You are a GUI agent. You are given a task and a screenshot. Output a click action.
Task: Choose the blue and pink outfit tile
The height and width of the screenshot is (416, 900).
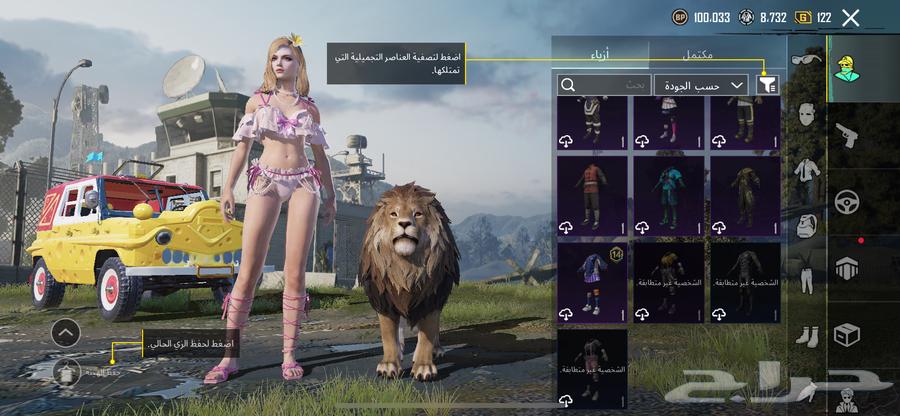[x=668, y=194]
